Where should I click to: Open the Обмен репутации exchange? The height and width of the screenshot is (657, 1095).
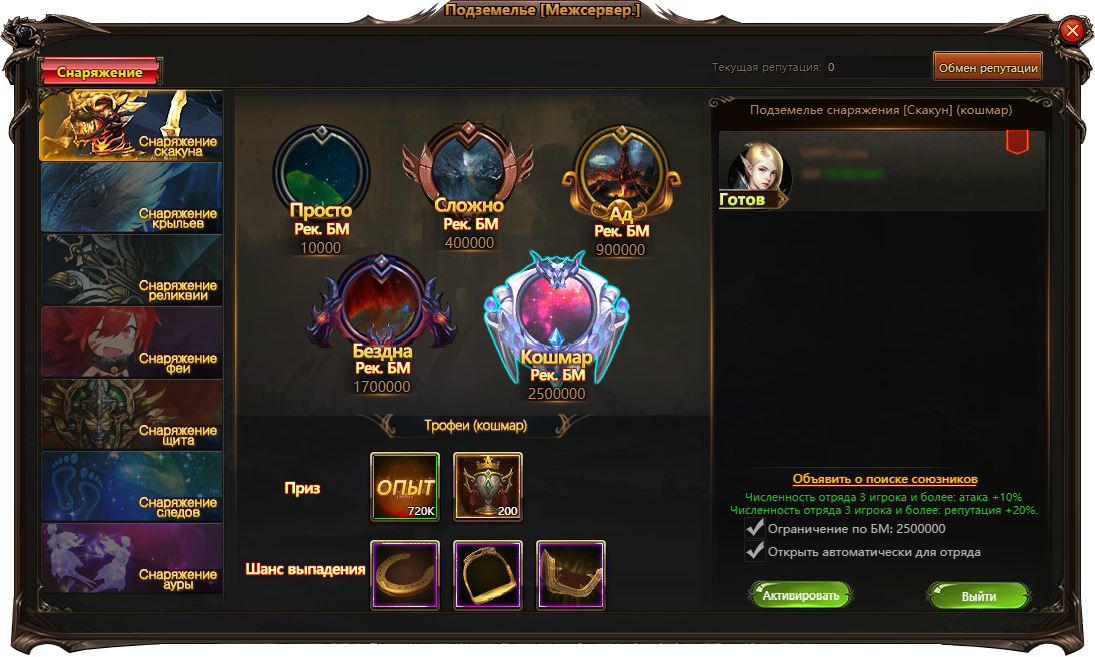pyautogui.click(x=987, y=67)
